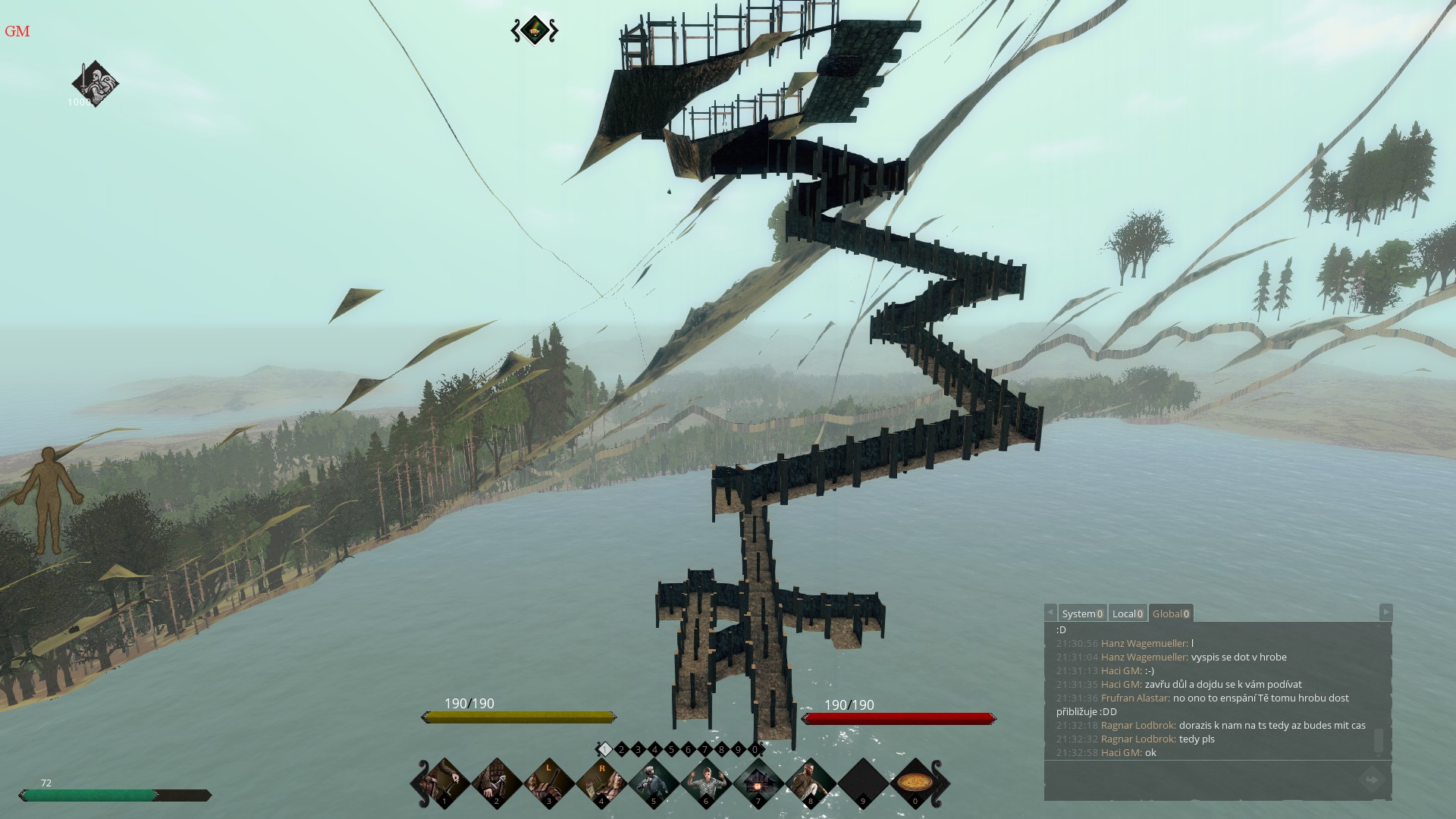Use the pie food item in slot 0

(915, 783)
